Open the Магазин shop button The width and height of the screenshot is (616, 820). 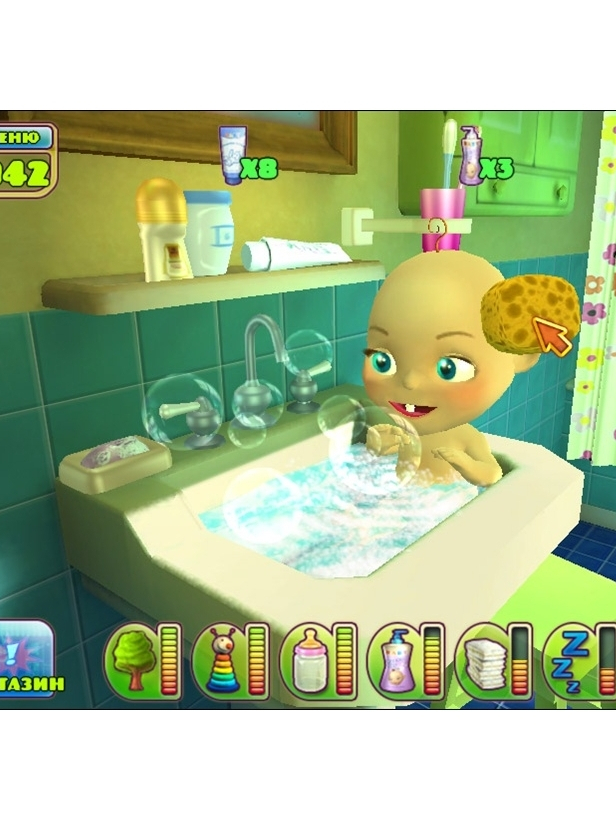point(28,660)
